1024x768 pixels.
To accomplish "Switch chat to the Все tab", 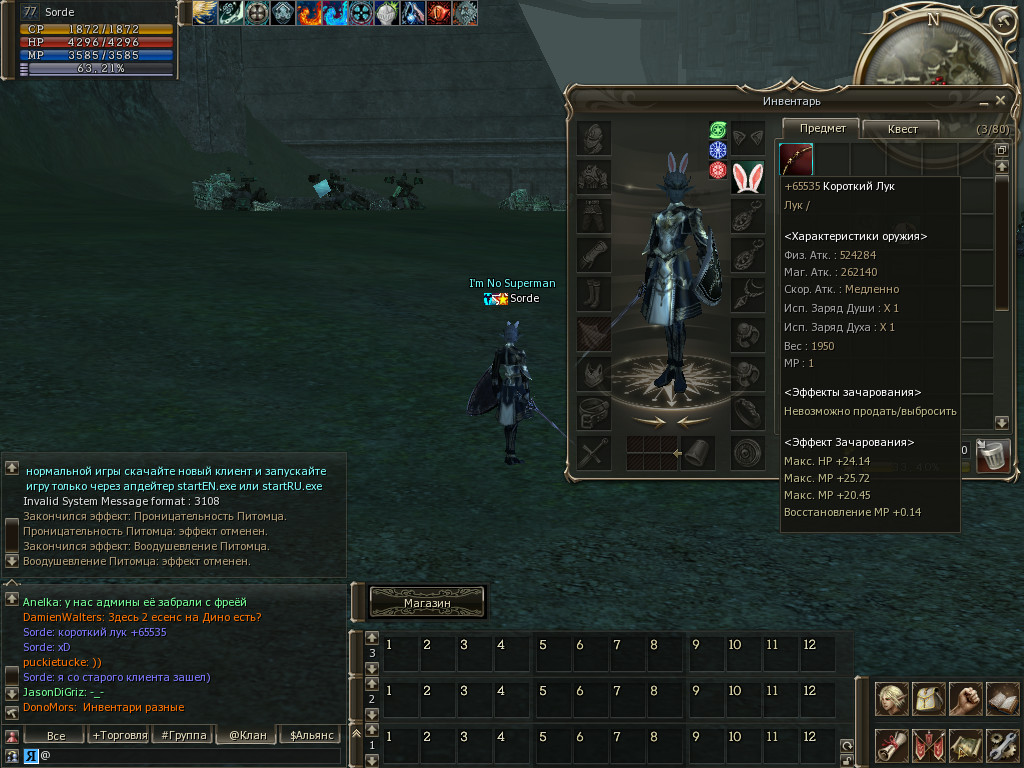I will tap(57, 736).
